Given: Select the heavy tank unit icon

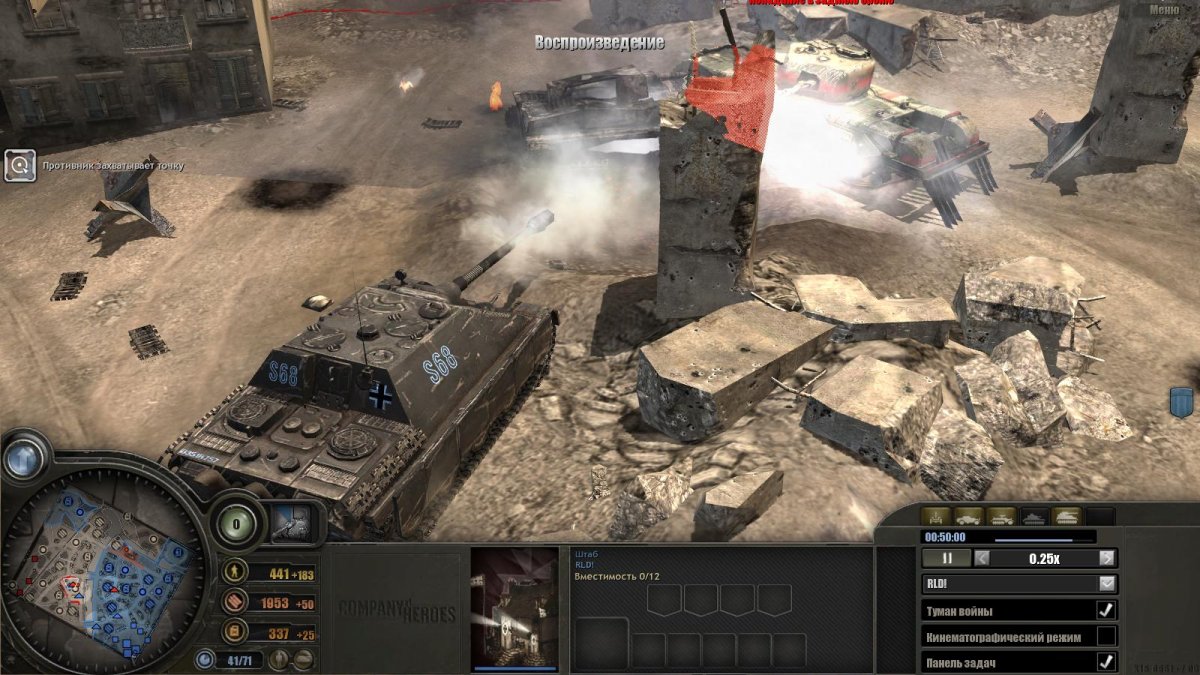Looking at the screenshot, I should [1066, 517].
